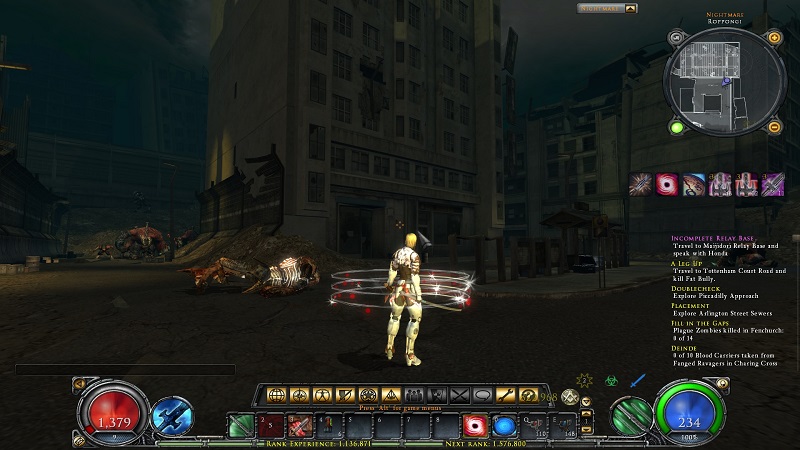Click the green orb on the minimap frame

pyautogui.click(x=677, y=127)
